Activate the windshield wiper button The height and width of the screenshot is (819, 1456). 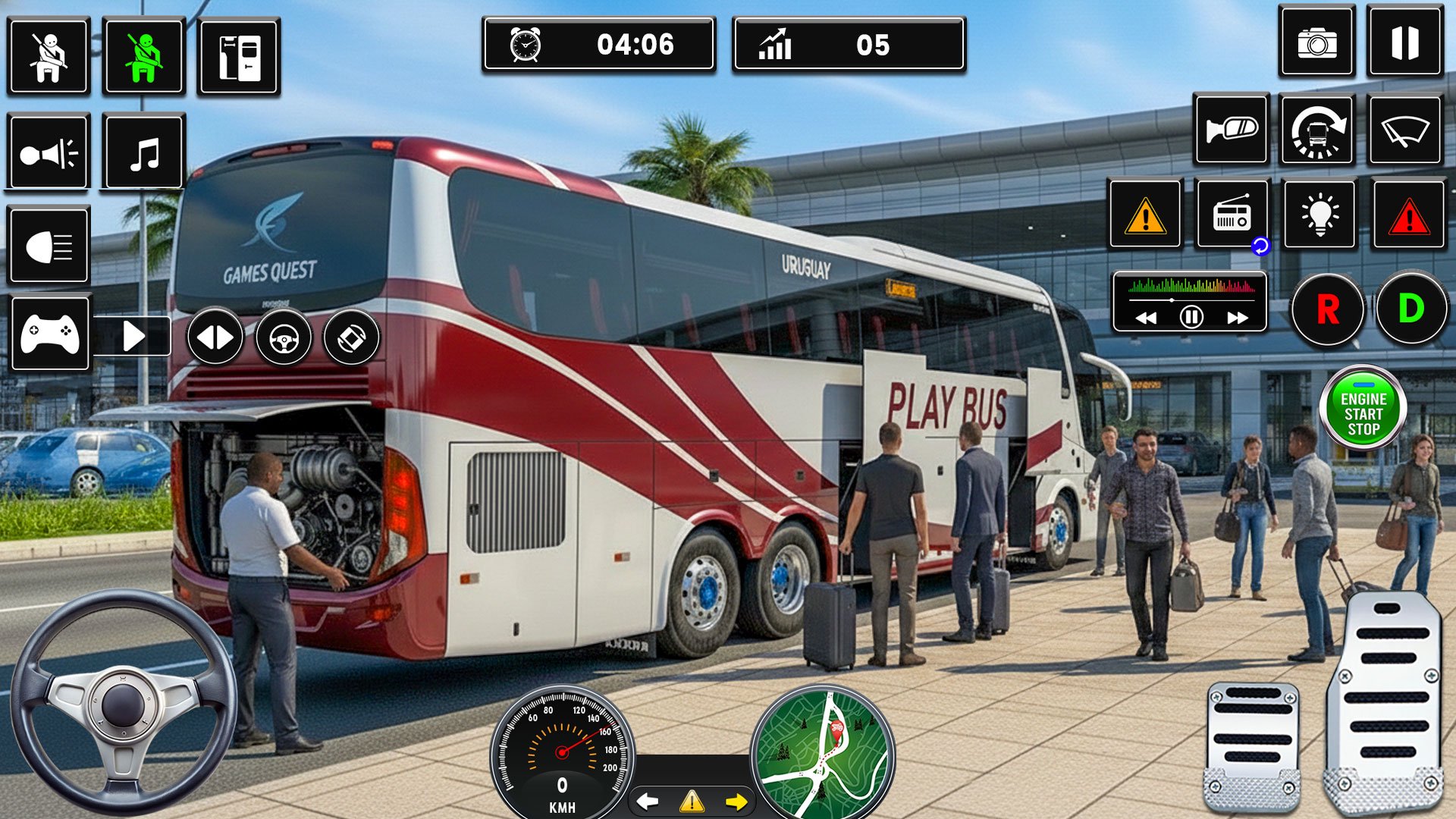point(1405,130)
